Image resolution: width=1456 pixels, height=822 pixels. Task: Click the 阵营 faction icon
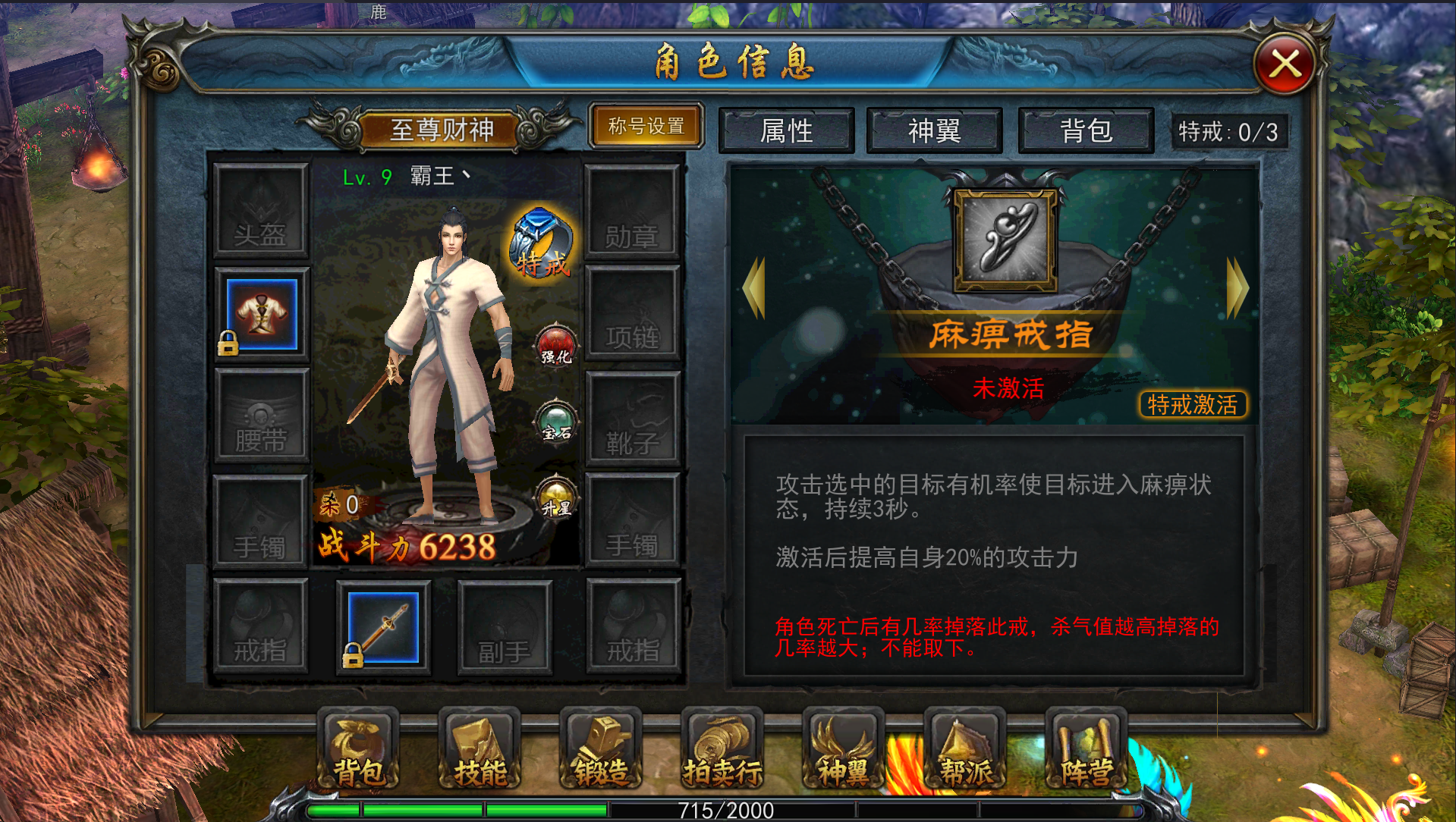click(1086, 751)
